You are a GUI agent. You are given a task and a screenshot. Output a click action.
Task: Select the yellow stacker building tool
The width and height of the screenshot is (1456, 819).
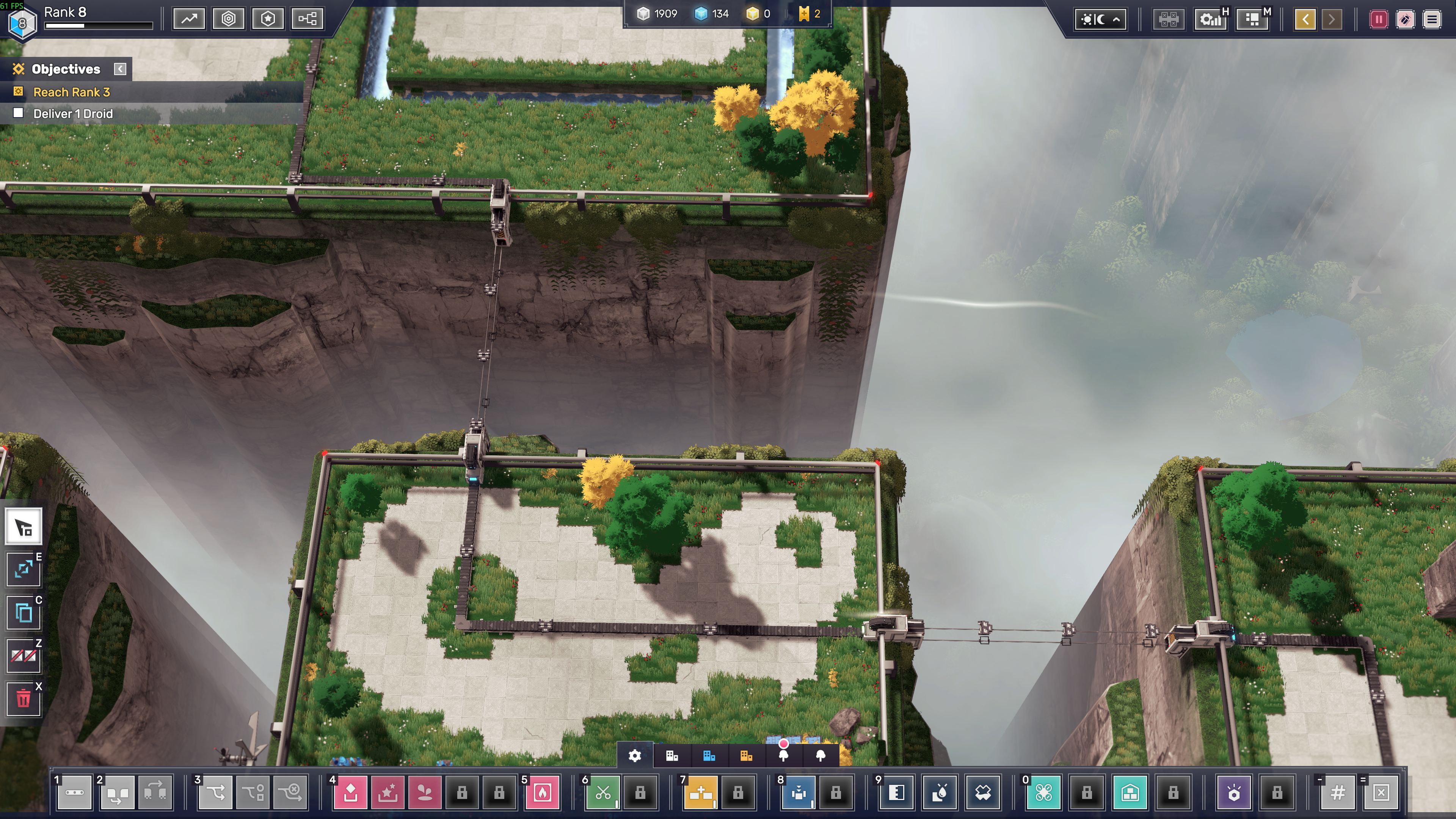[701, 792]
